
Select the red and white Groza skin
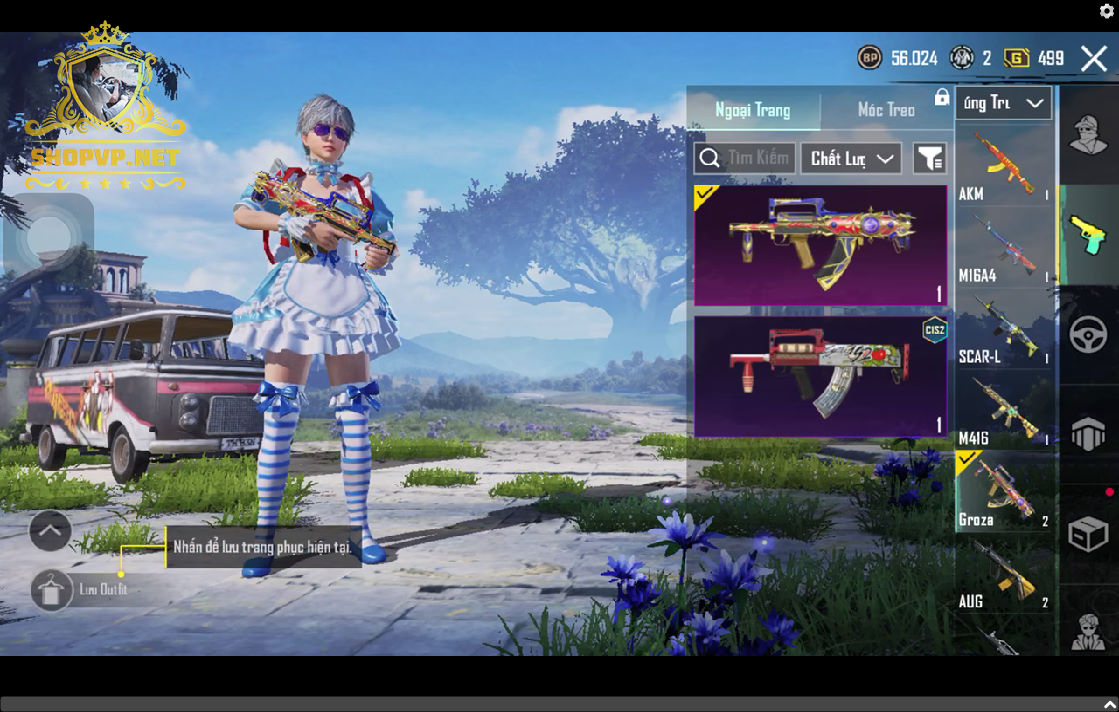pos(820,377)
